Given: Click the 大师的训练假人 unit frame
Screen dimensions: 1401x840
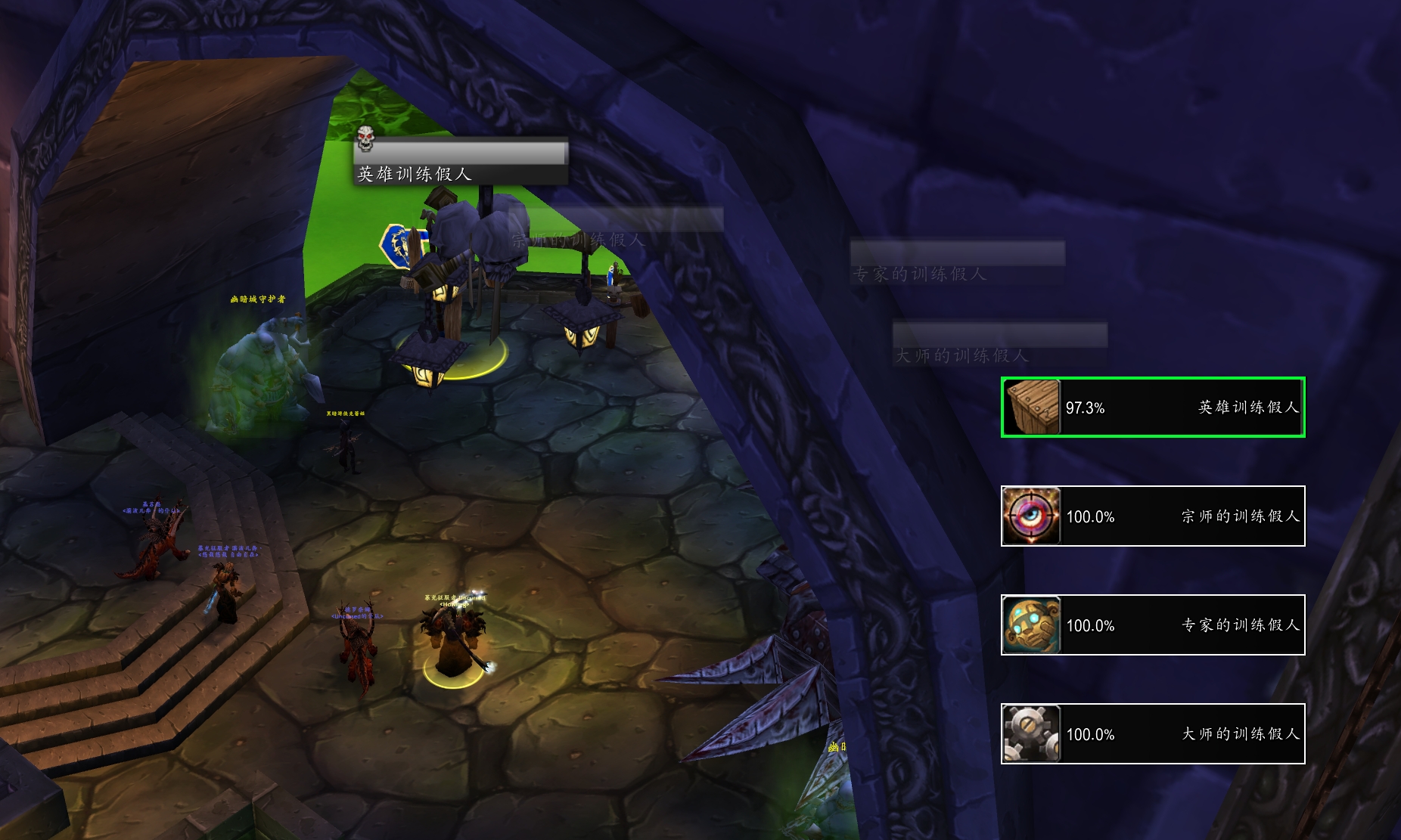Looking at the screenshot, I should coord(1153,734).
